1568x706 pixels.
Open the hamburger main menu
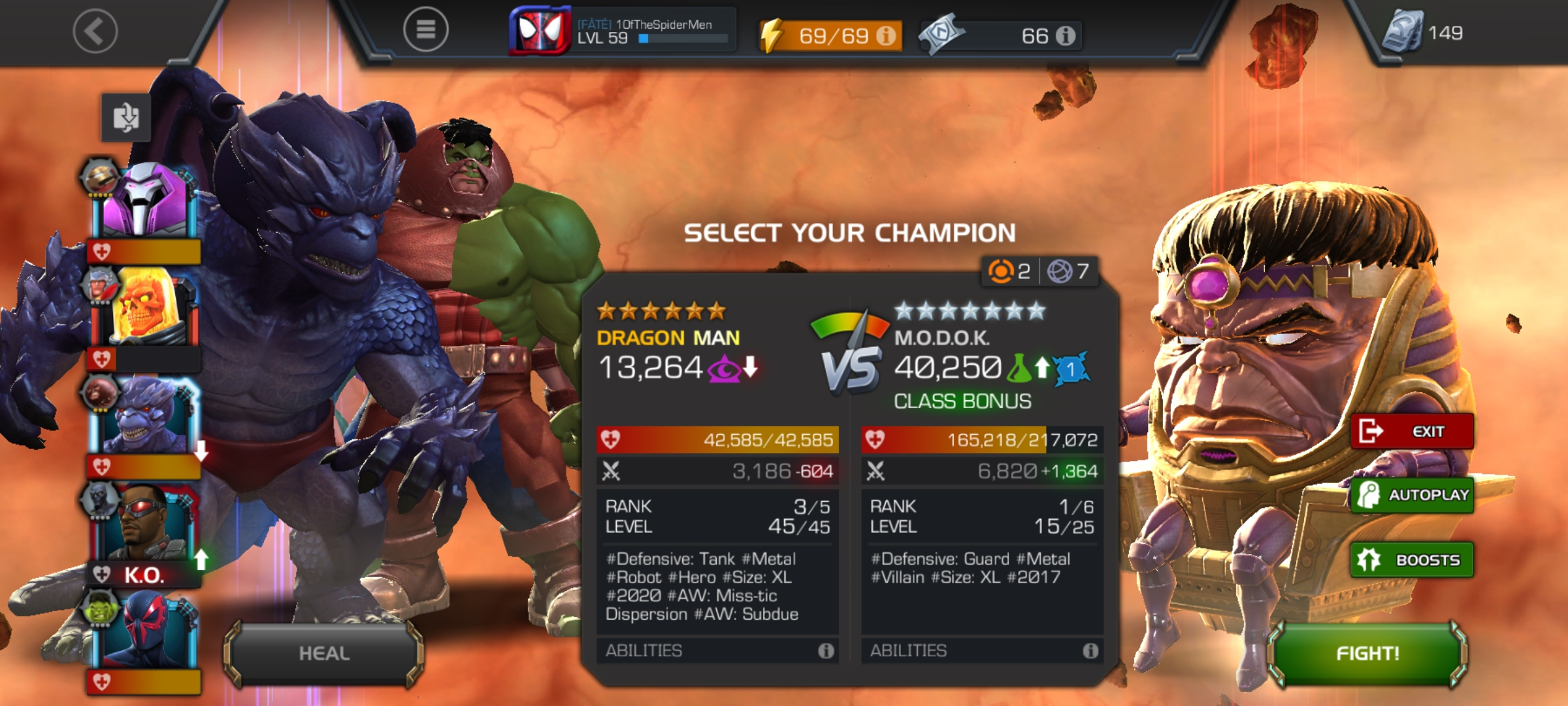click(425, 29)
